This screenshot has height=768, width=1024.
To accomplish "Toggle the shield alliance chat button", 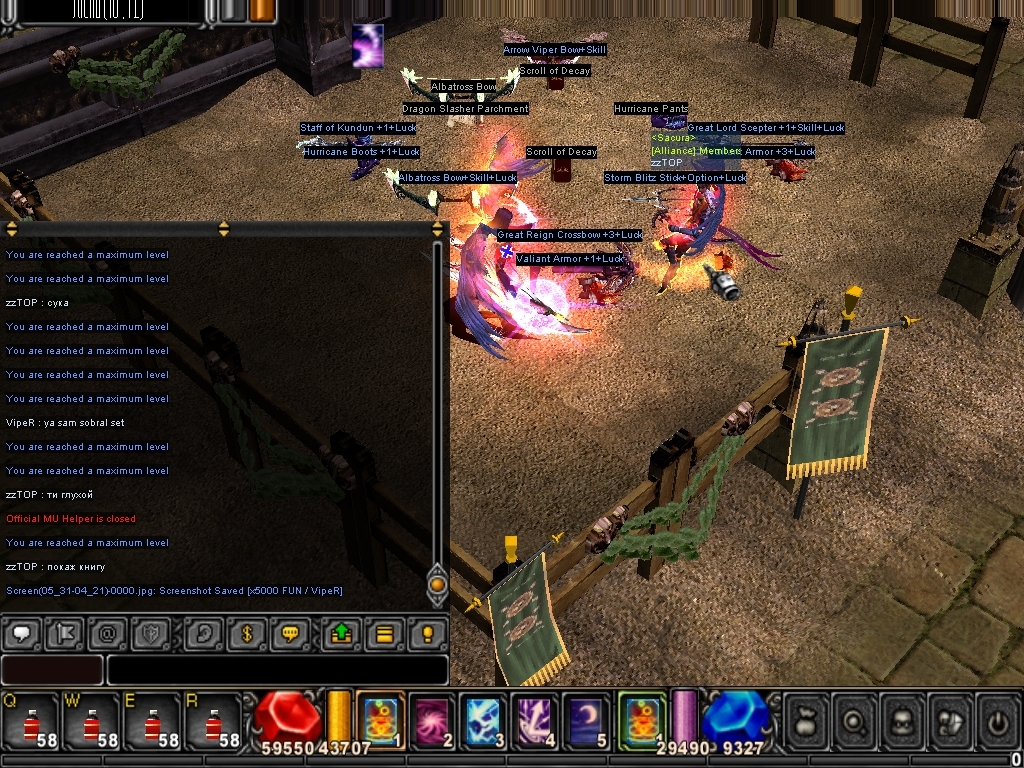I will tap(150, 633).
